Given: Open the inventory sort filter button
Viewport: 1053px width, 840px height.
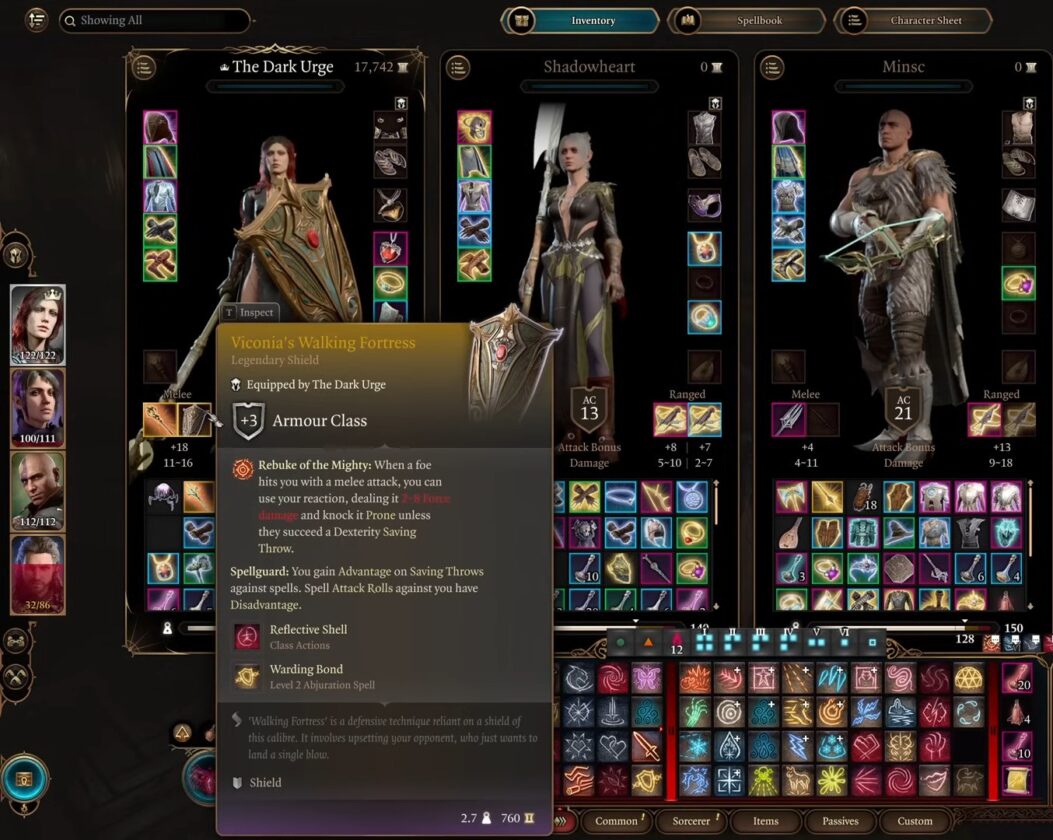Looking at the screenshot, I should 36,20.
